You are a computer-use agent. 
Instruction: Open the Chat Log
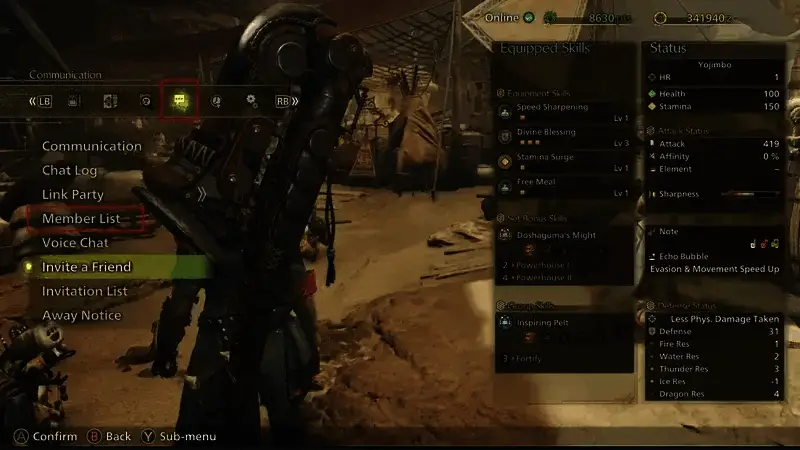tap(70, 170)
